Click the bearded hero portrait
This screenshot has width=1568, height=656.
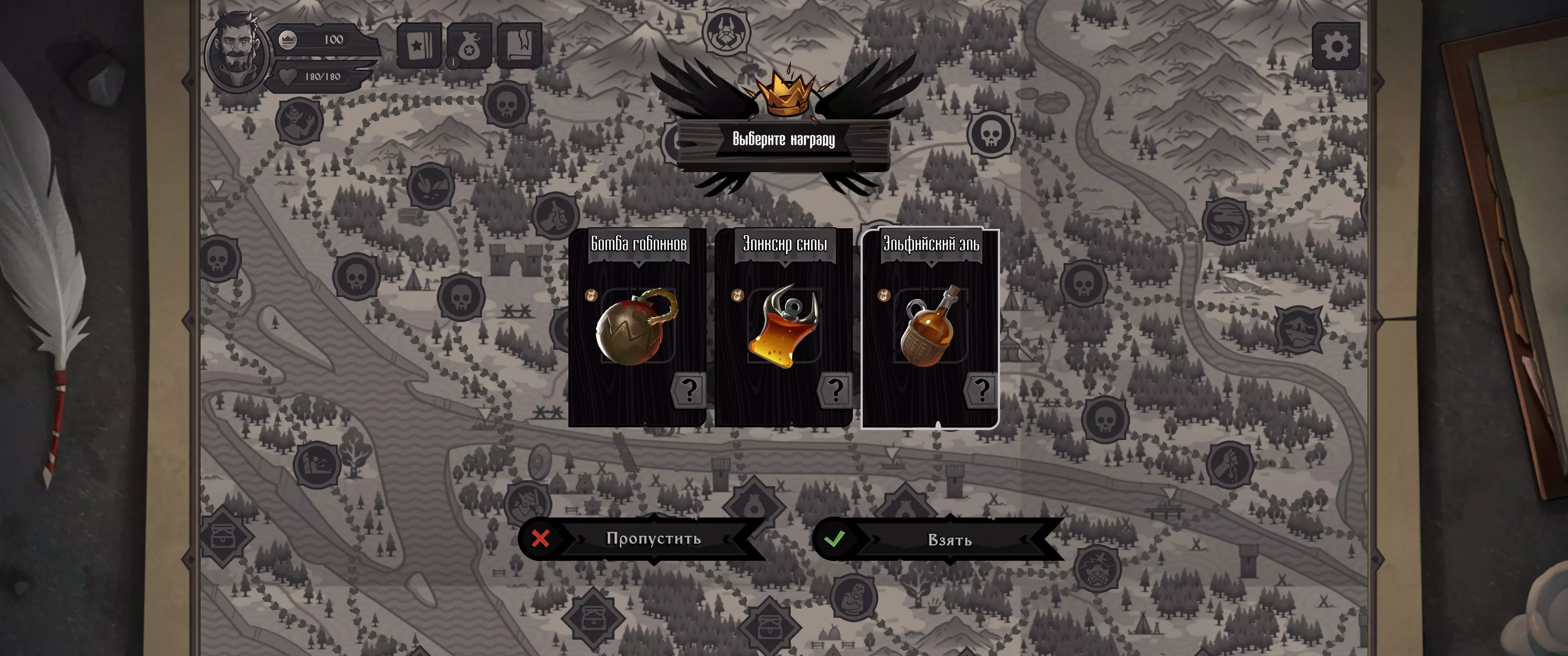click(x=236, y=52)
